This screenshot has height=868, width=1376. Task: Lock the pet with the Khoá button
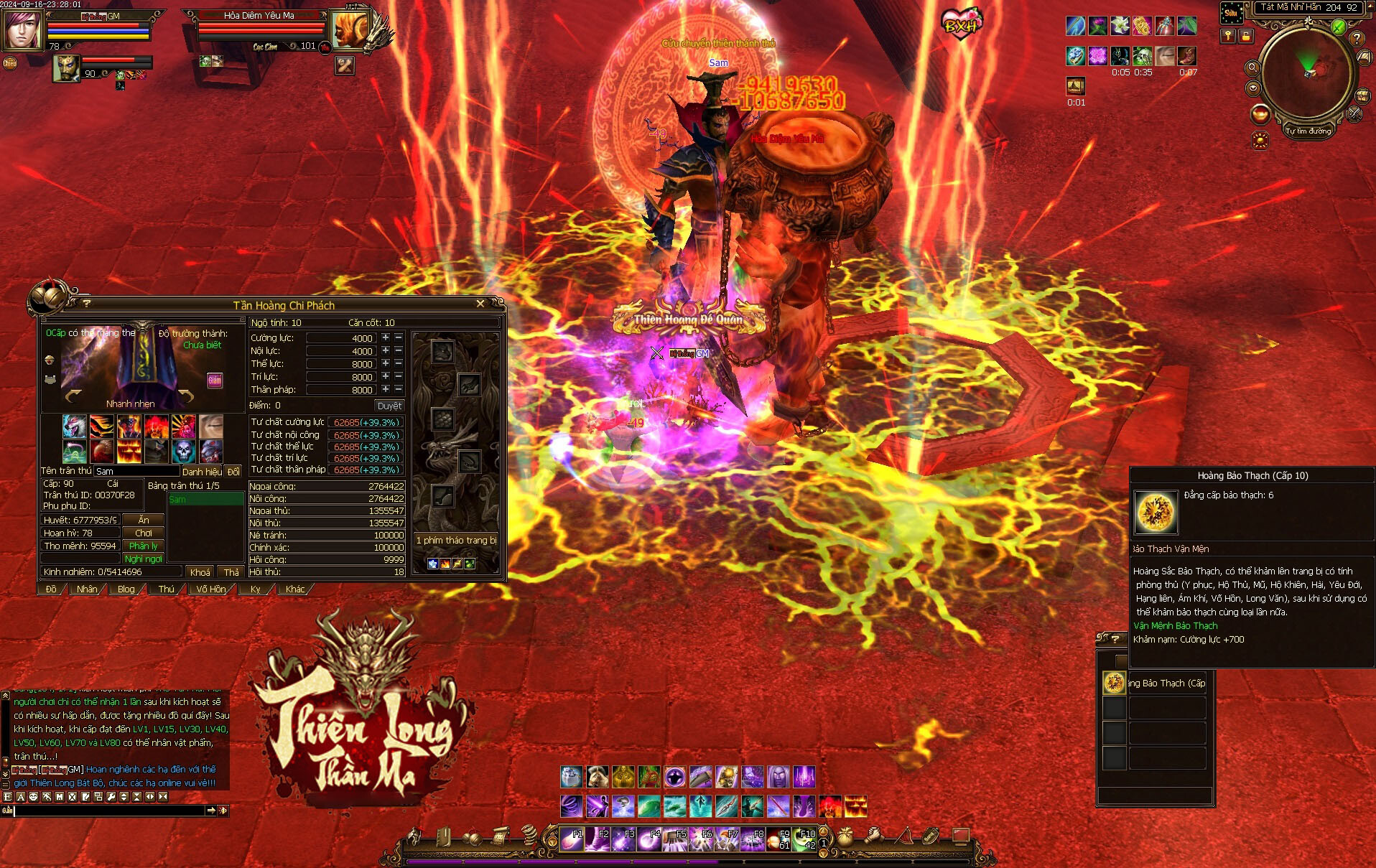coord(200,572)
